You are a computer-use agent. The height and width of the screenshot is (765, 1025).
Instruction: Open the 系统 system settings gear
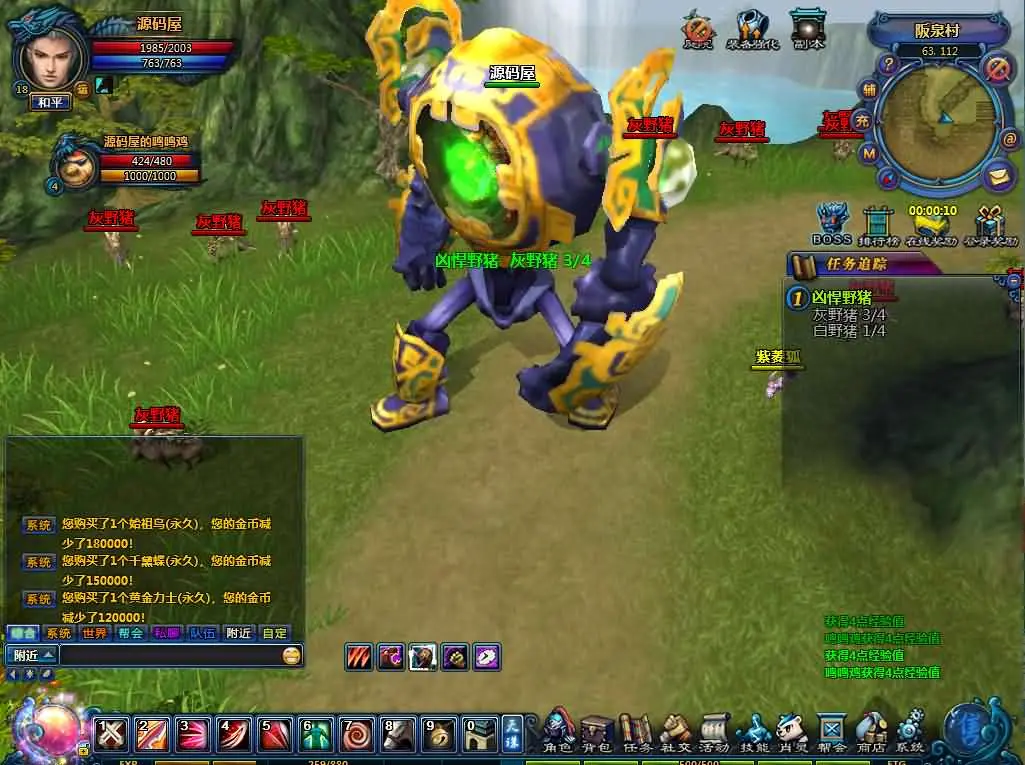(x=910, y=732)
